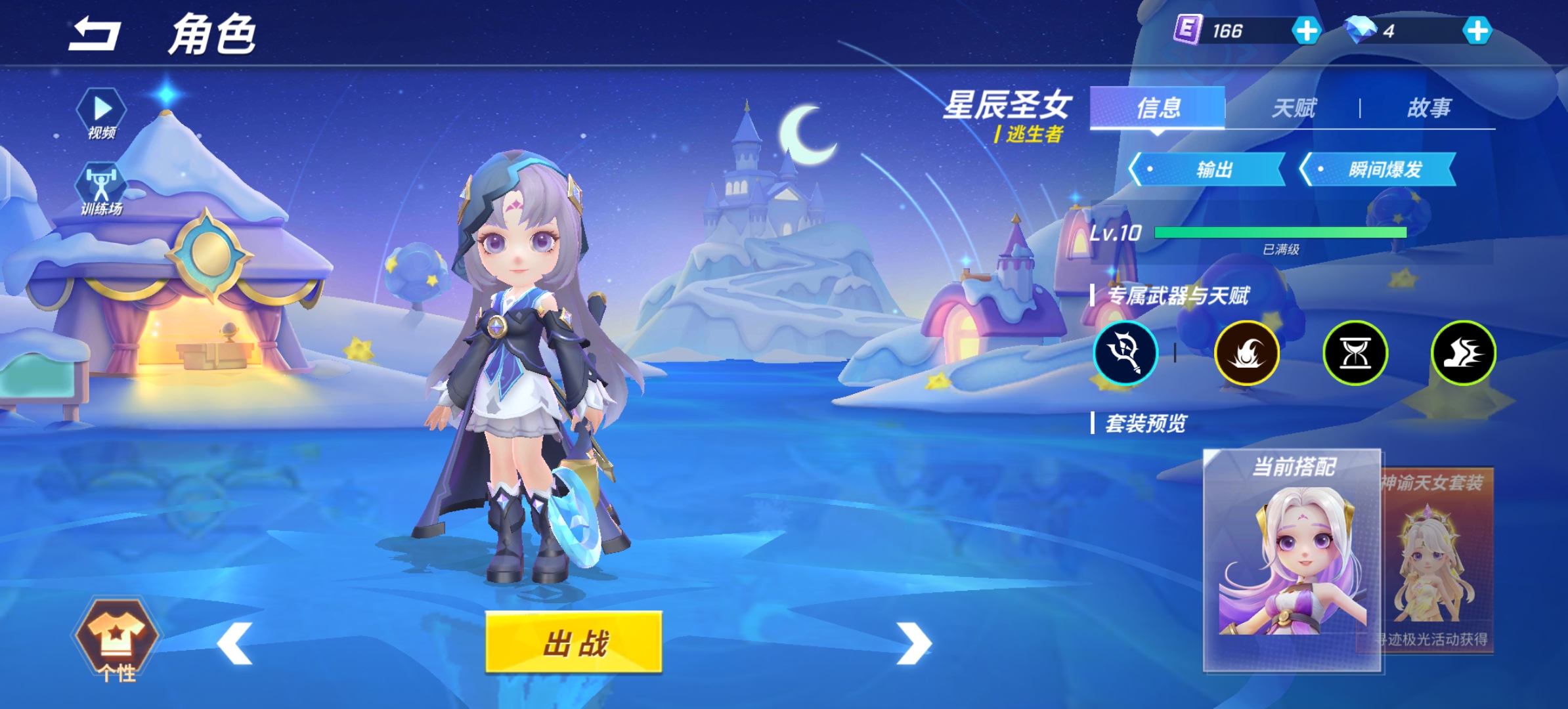Screen dimensions: 1568x709
Task: Confirm 出战 with the yellow button
Action: tap(574, 642)
